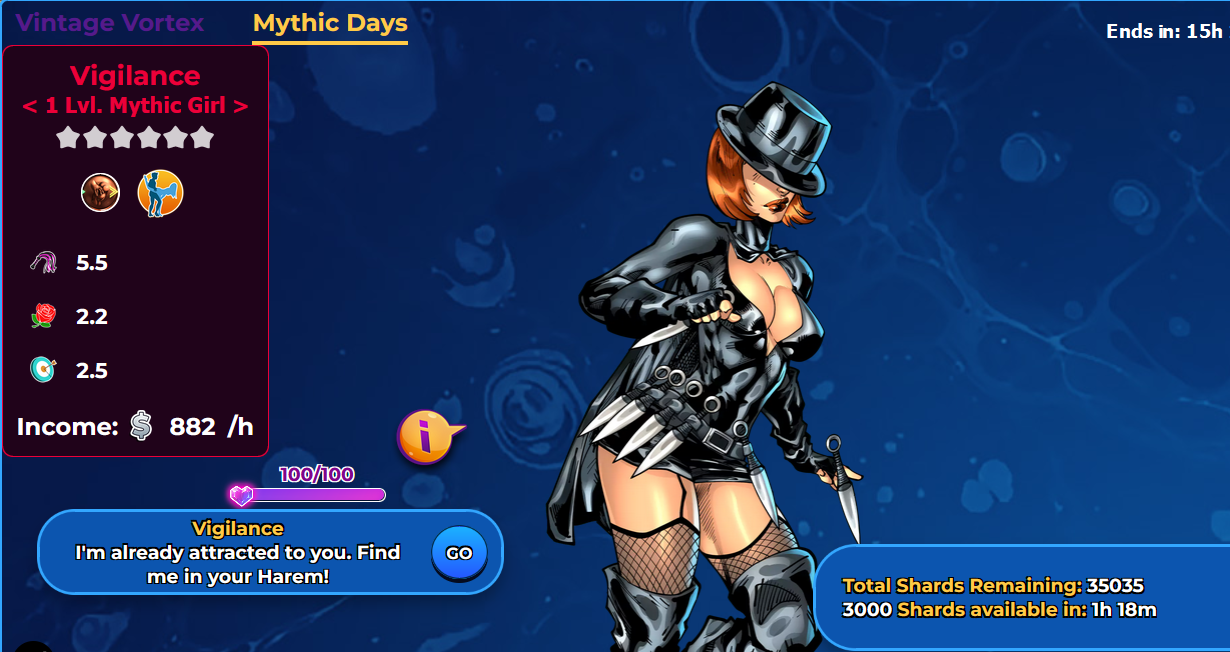Click the blue silhouette pose icon

coord(160,193)
